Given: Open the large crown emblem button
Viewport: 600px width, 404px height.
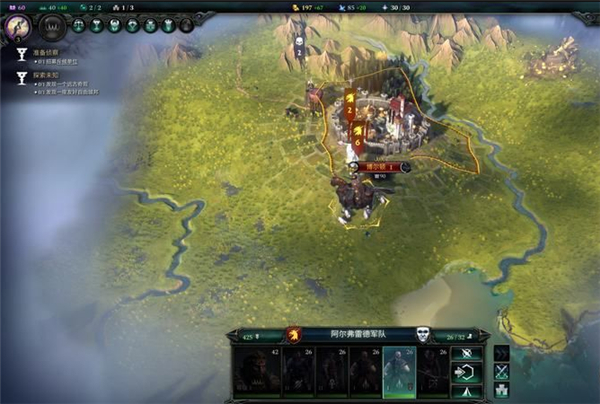Looking at the screenshot, I should tap(51, 26).
